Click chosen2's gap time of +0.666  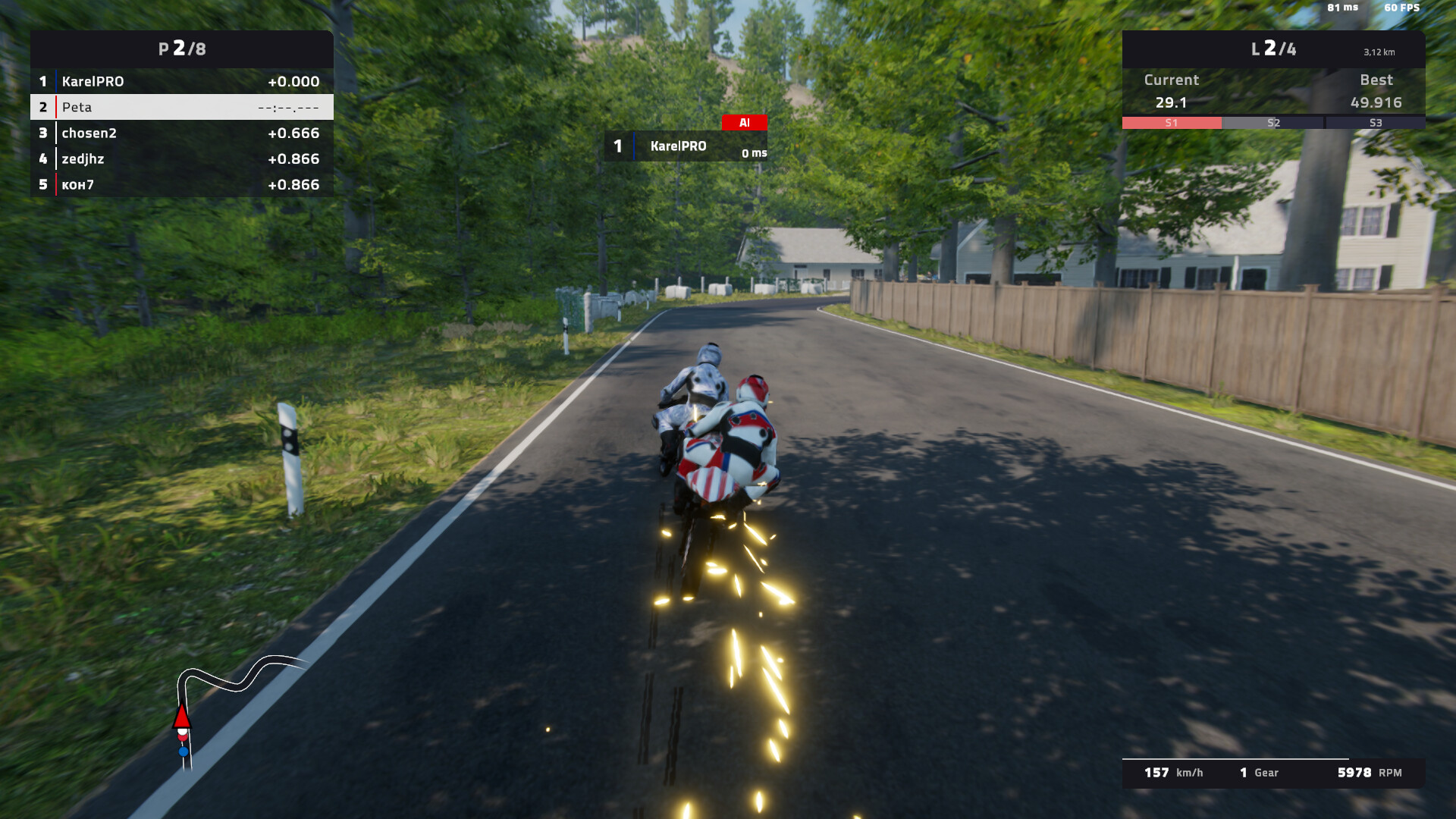pyautogui.click(x=293, y=133)
